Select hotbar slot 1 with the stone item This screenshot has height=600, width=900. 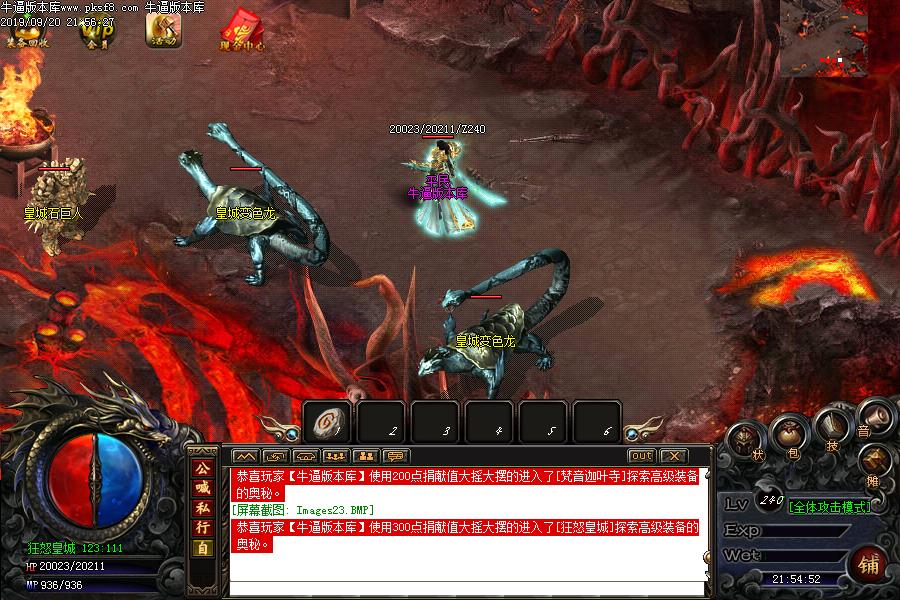pos(327,422)
